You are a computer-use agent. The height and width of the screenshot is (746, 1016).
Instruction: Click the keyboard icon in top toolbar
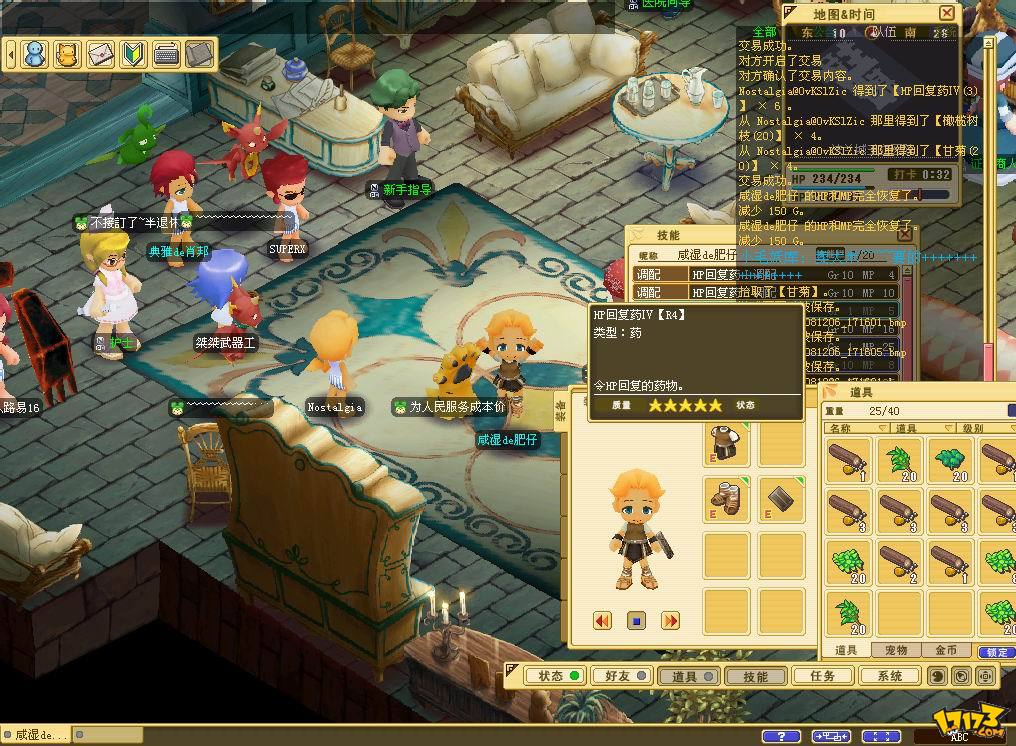click(166, 52)
